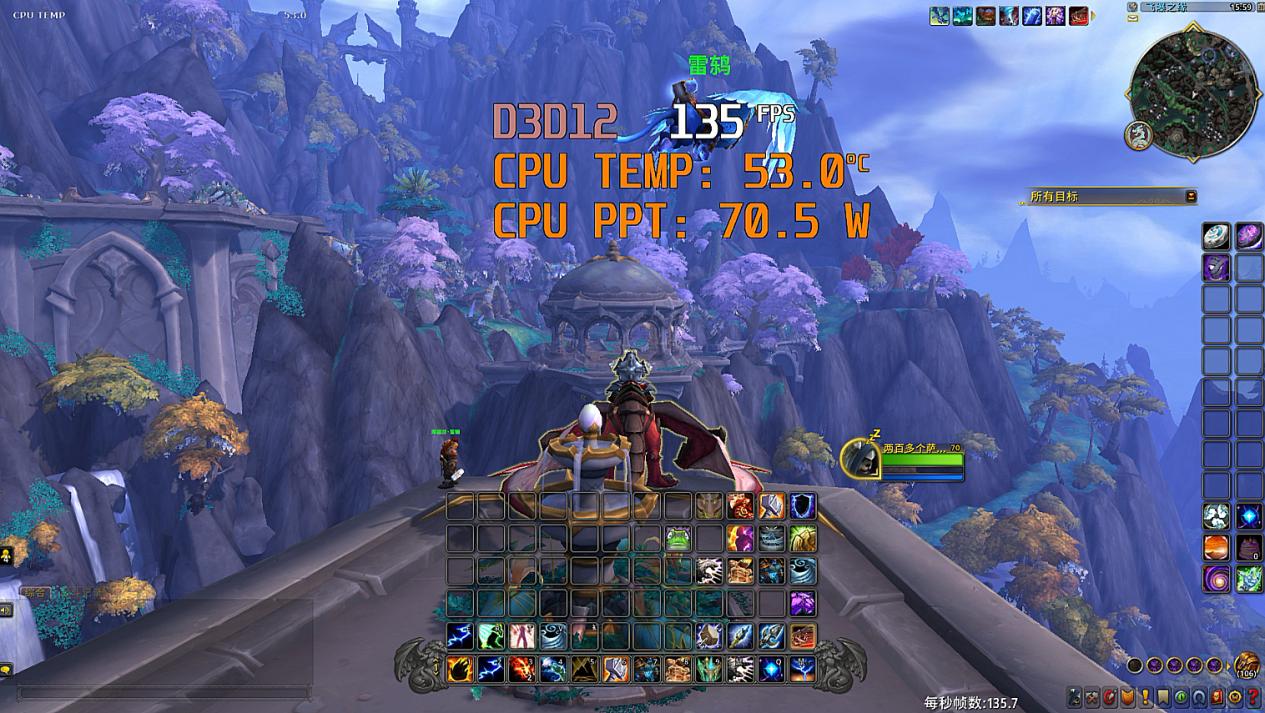Cast the white wolf ability with lightning
Viewport: 1265px width, 713px height.
pos(710,571)
